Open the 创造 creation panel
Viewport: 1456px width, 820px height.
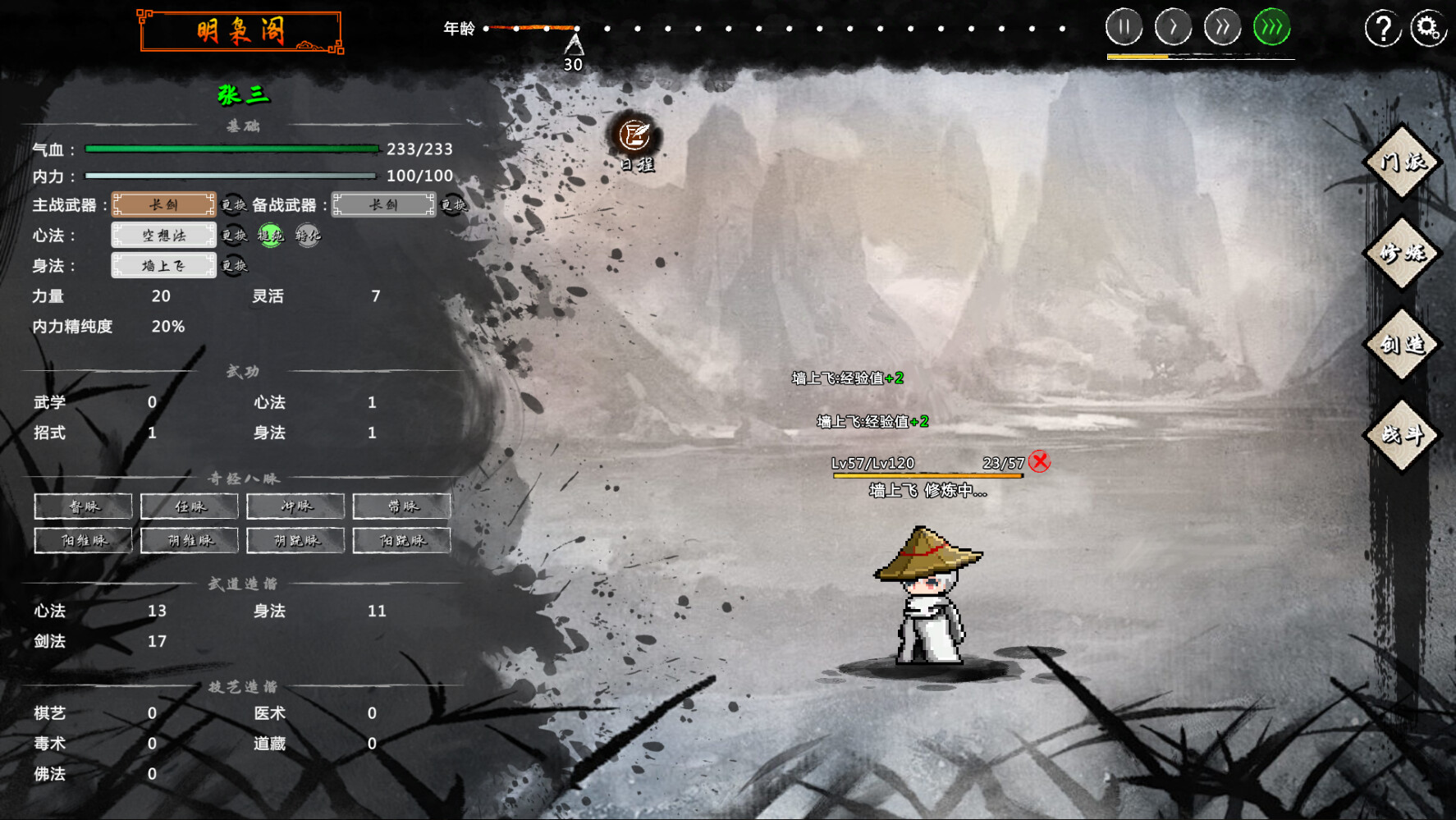point(1402,344)
